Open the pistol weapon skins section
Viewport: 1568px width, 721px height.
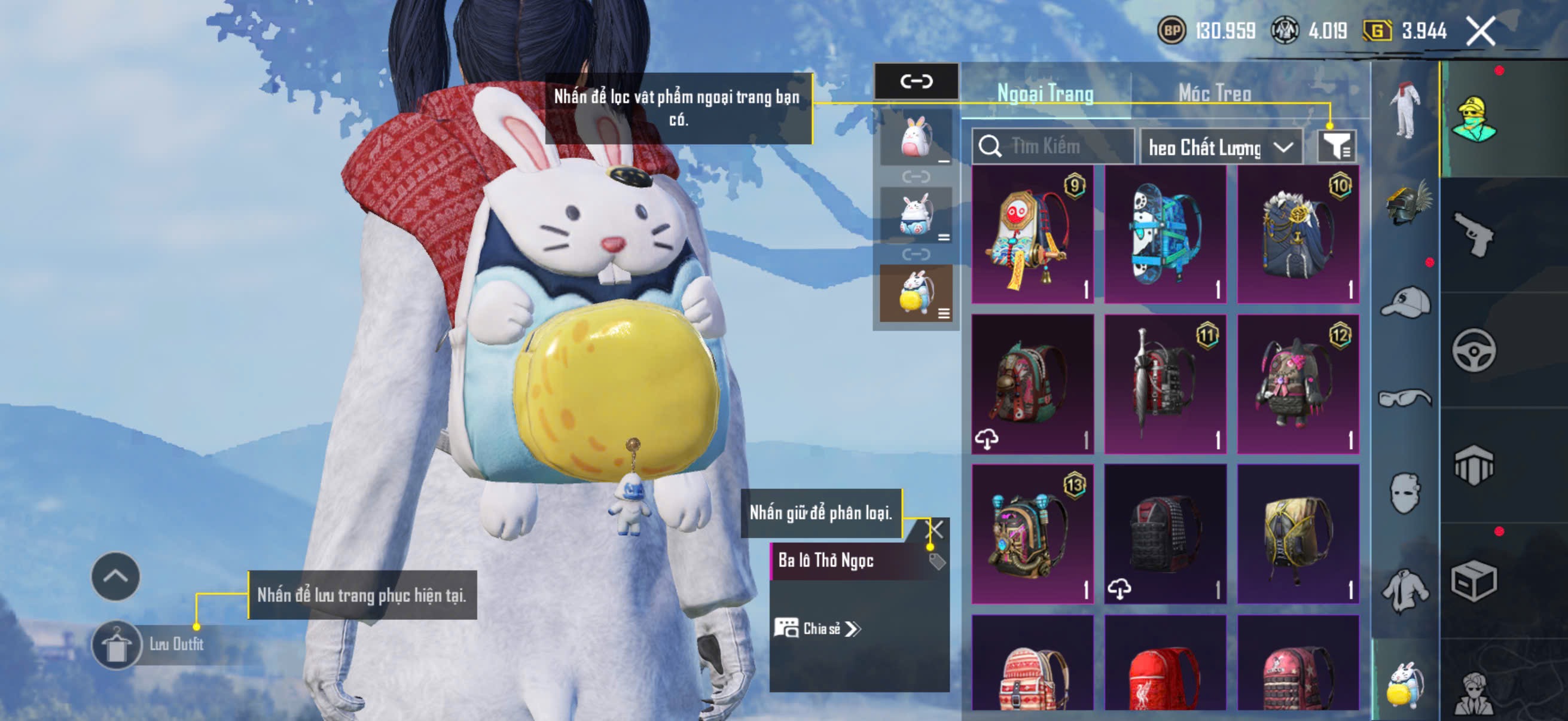click(1473, 234)
